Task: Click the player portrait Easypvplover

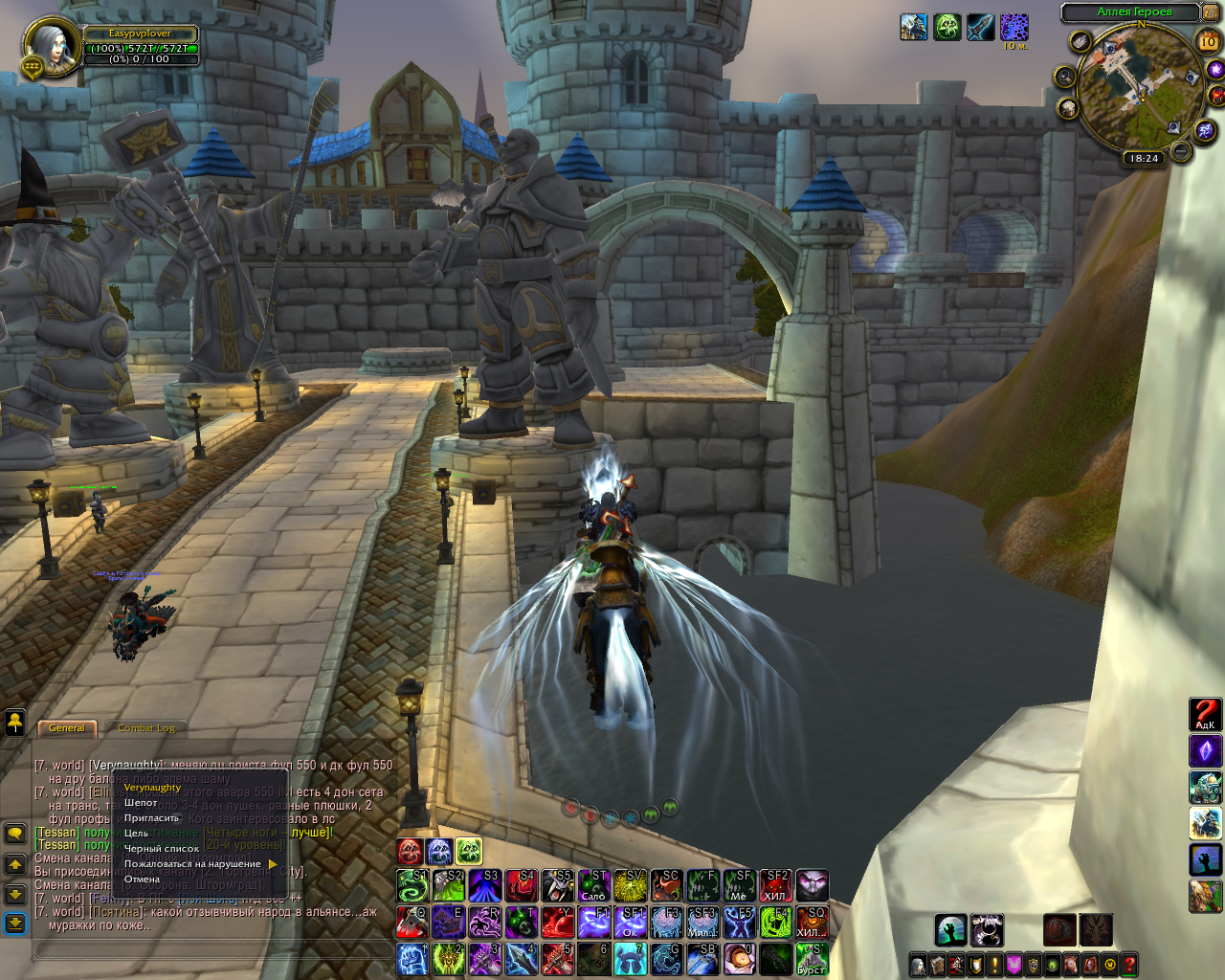Action: [x=49, y=47]
